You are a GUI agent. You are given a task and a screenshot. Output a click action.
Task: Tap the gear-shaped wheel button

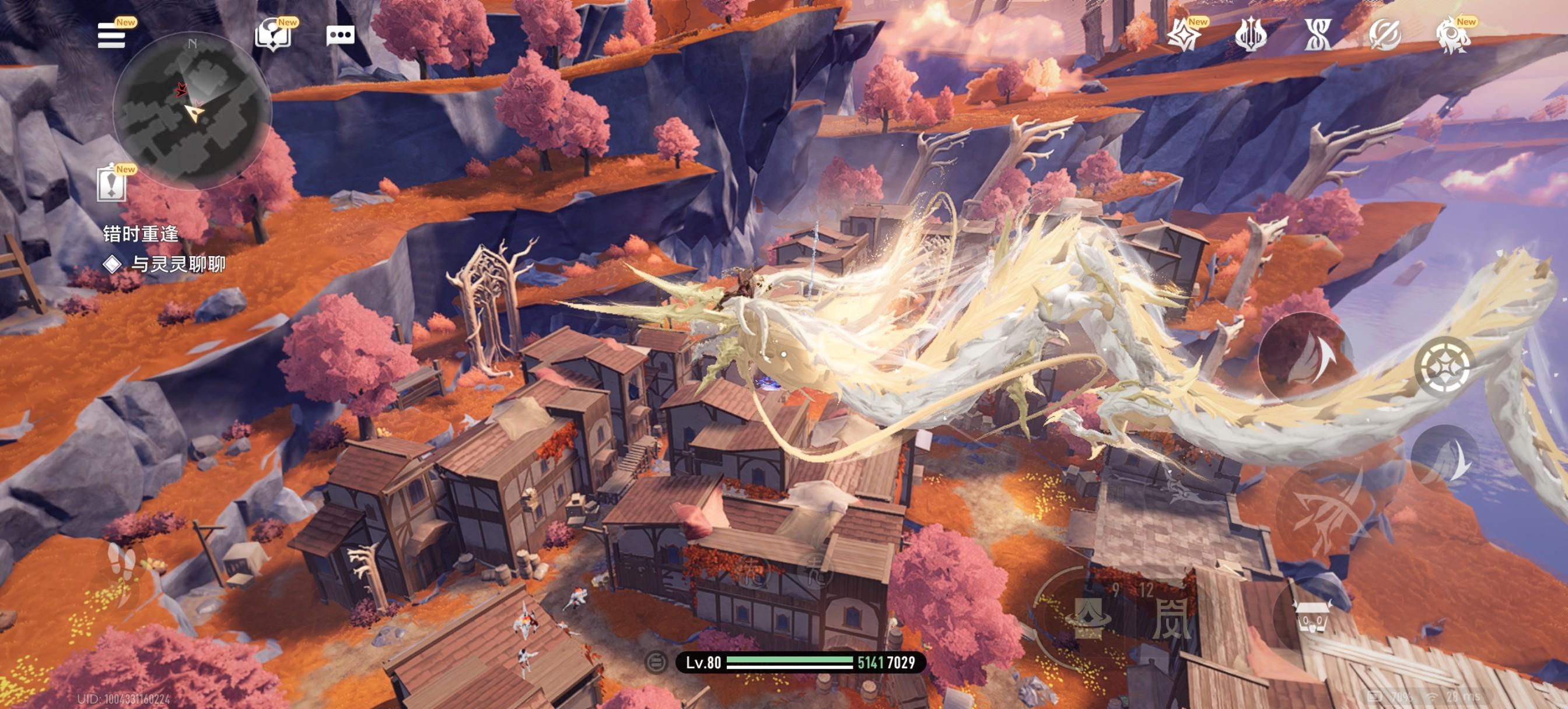(x=1444, y=366)
